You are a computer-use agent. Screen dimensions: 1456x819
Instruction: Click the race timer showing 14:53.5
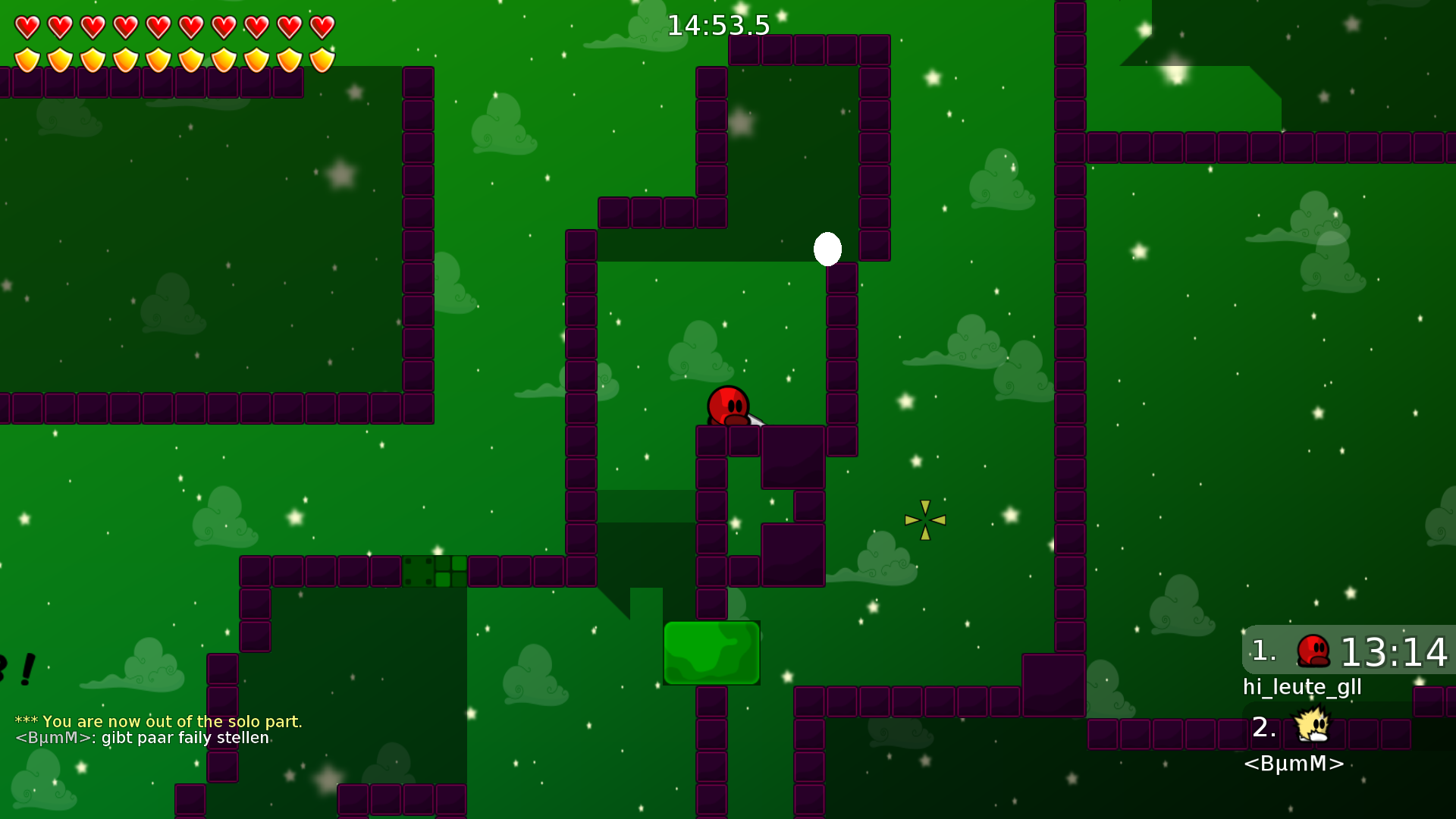717,25
